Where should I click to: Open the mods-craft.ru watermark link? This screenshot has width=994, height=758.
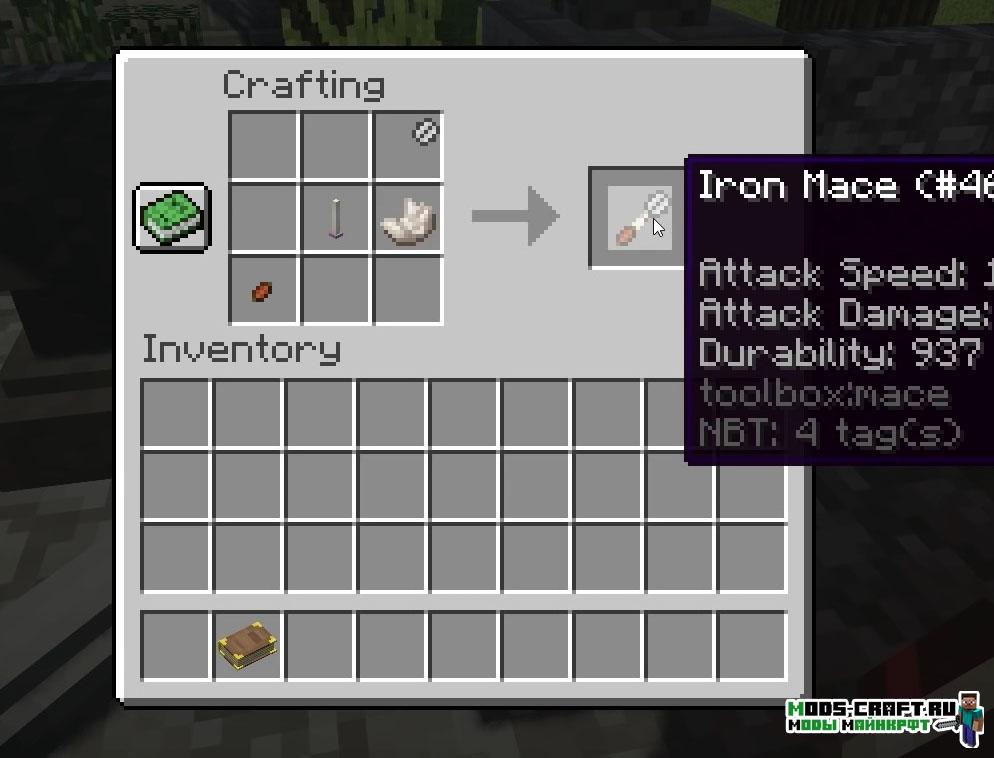coord(872,716)
